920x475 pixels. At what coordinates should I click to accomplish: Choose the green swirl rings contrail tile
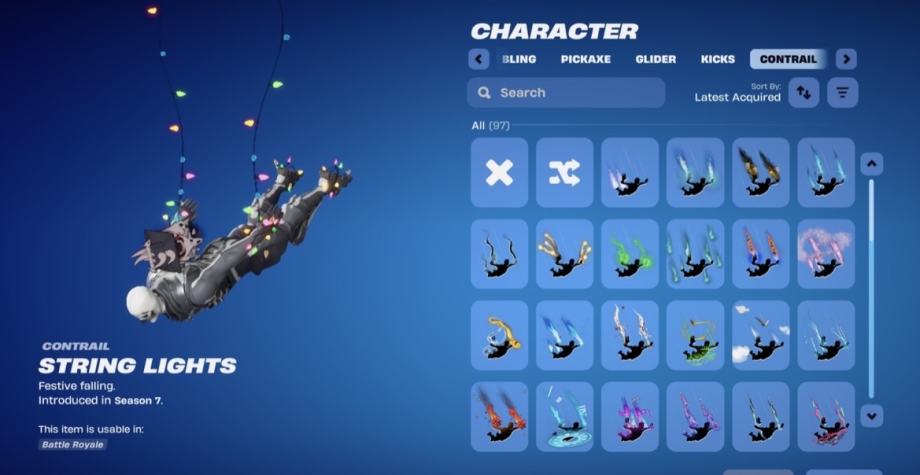click(695, 335)
